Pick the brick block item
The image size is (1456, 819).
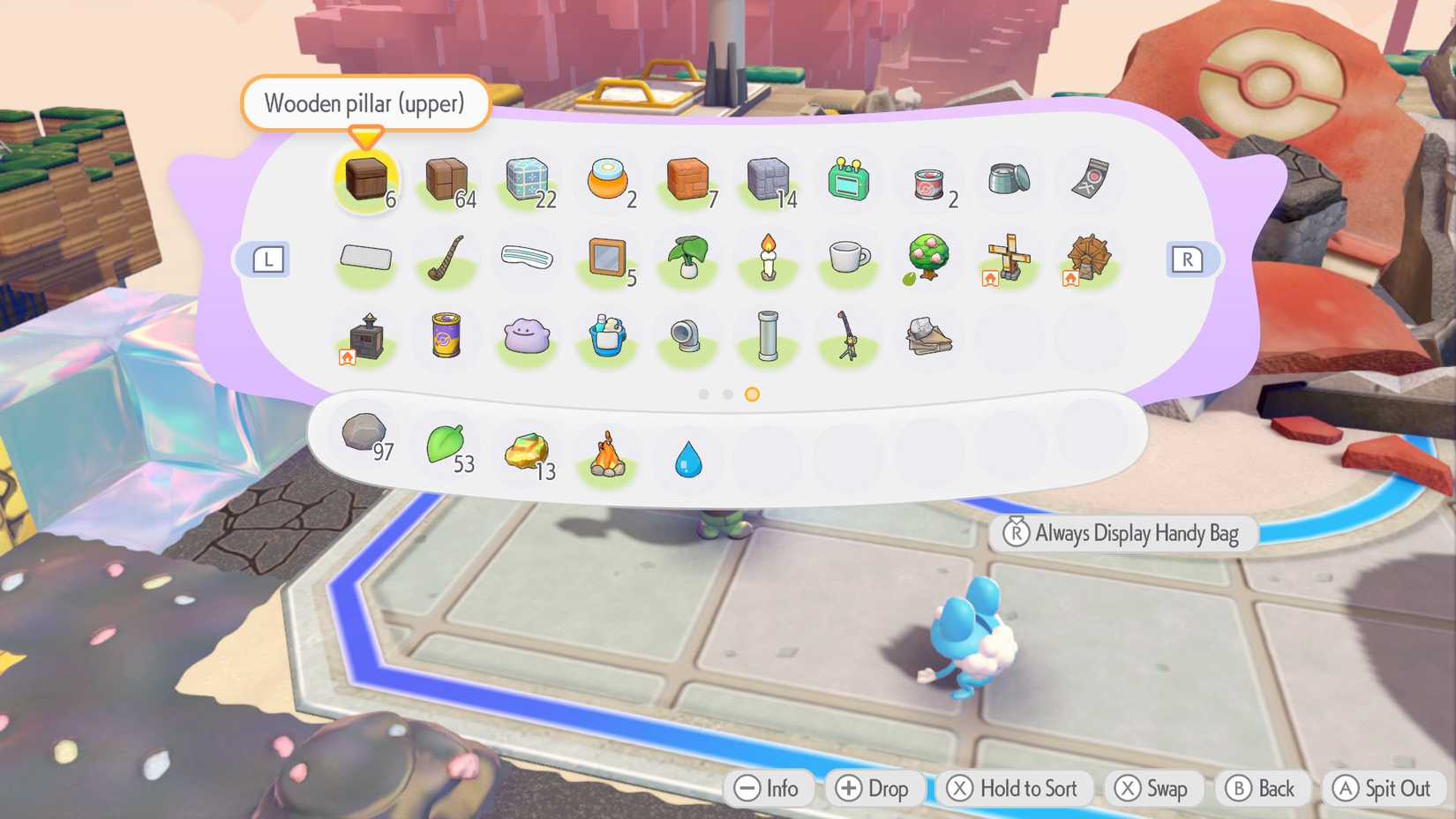pyautogui.click(x=687, y=179)
